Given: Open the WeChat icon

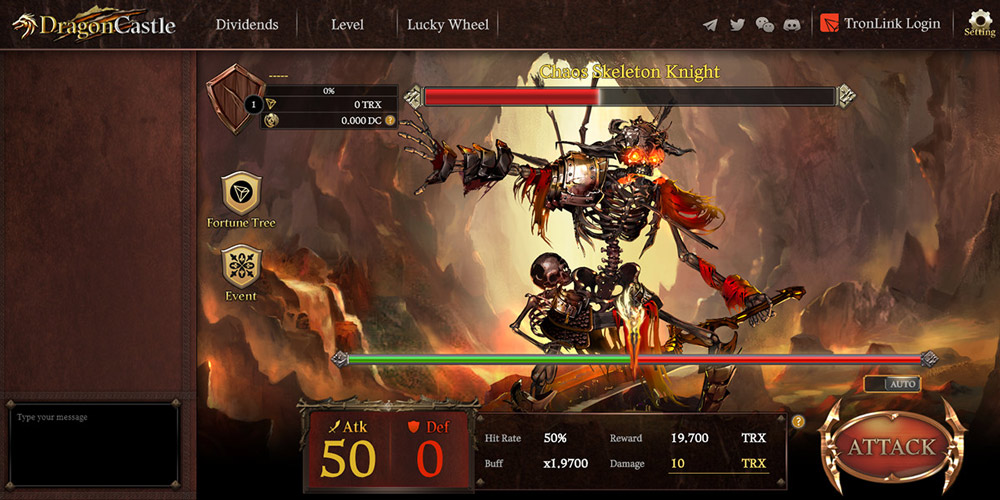Looking at the screenshot, I should pyautogui.click(x=764, y=24).
